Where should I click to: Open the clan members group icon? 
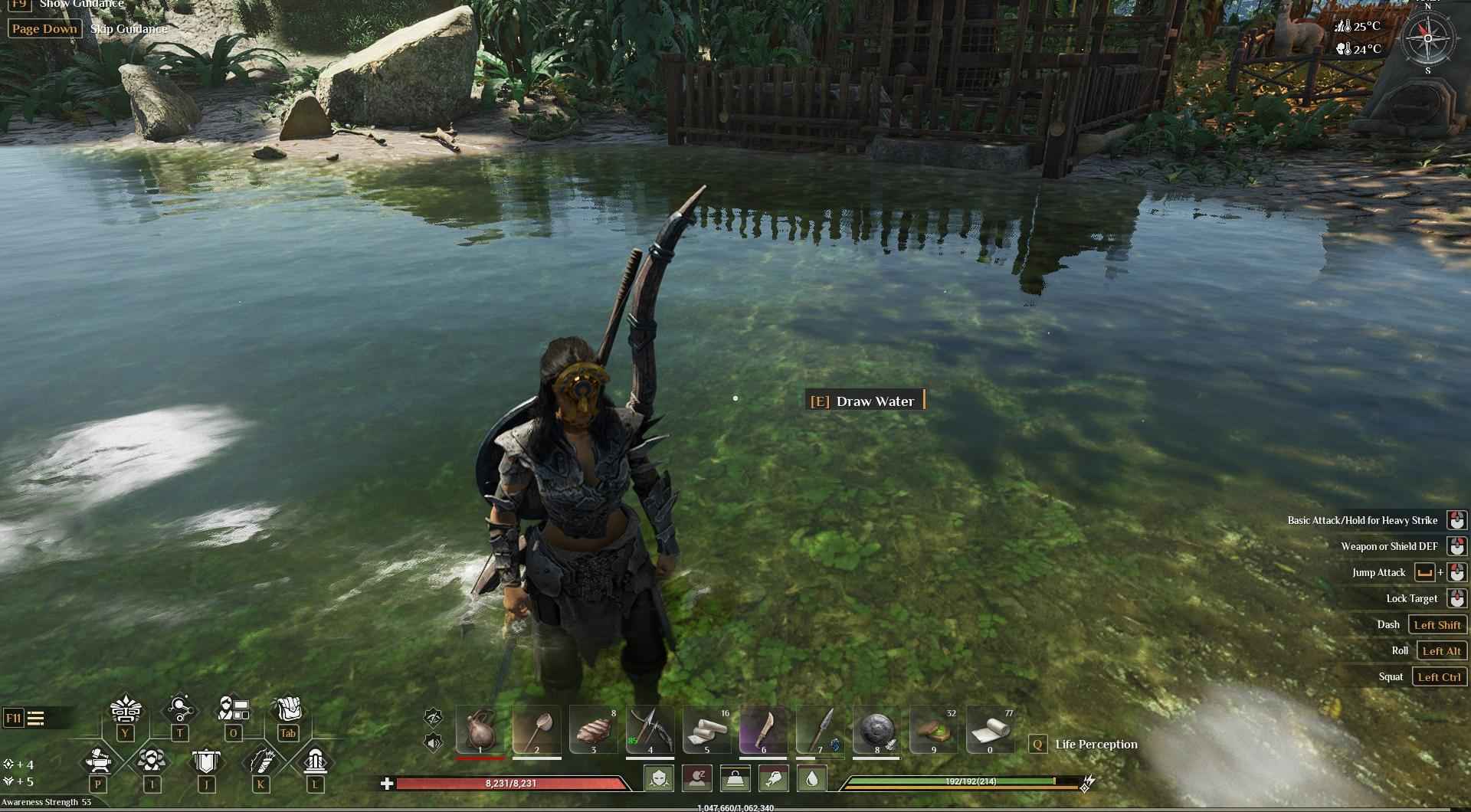click(x=152, y=761)
